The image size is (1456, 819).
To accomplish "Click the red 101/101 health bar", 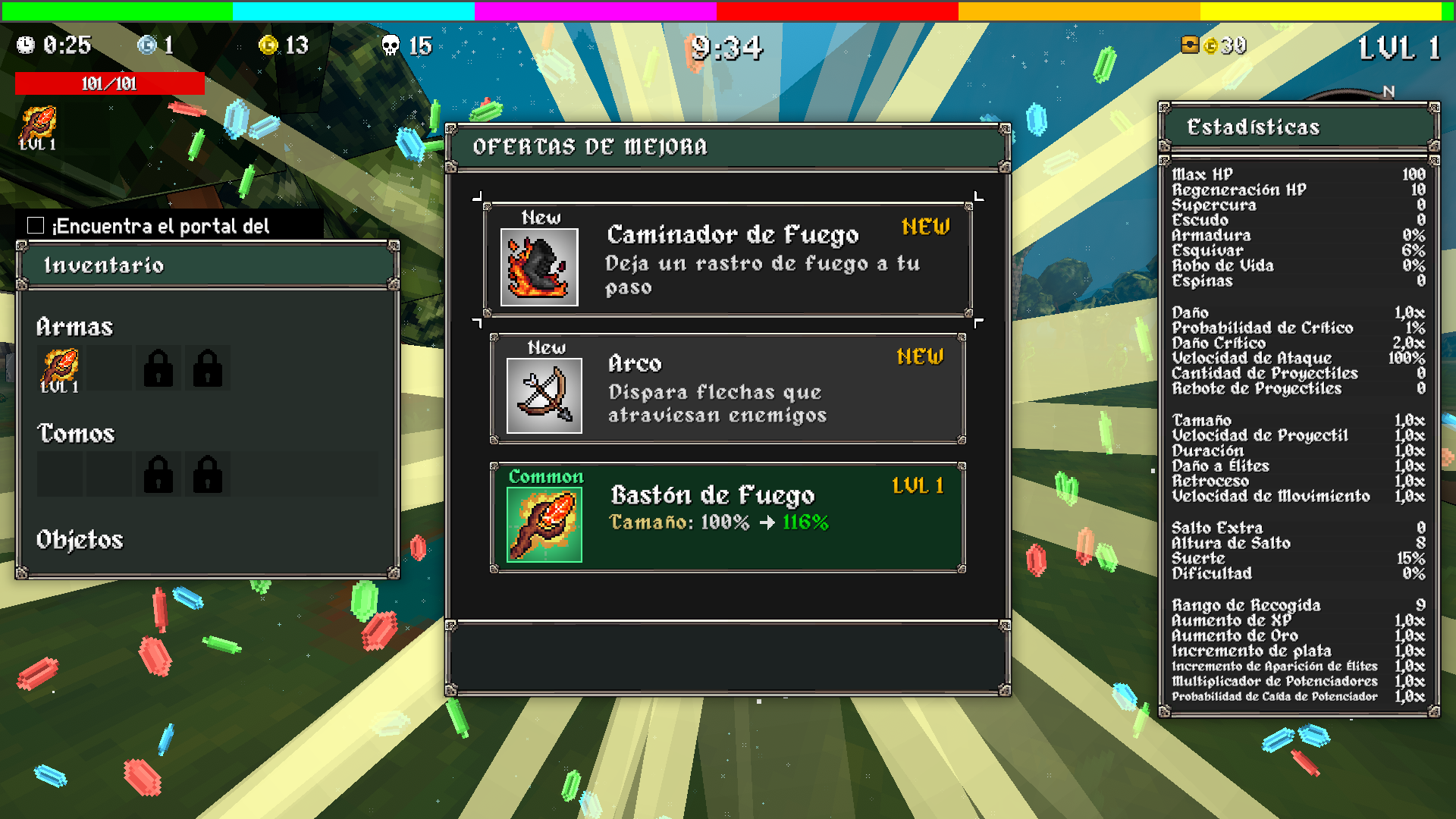I will [x=110, y=83].
